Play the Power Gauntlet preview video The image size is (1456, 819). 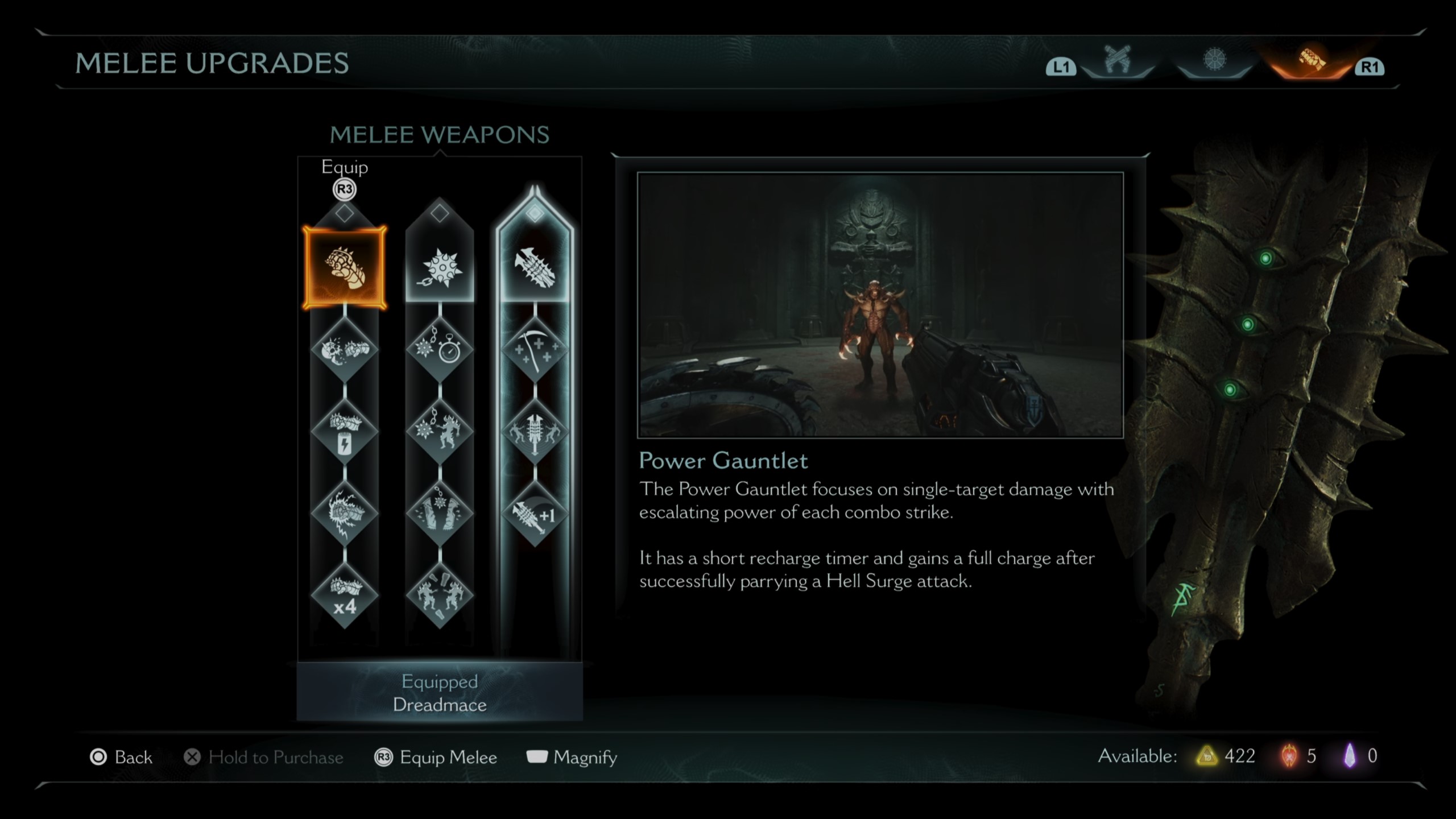click(x=880, y=305)
